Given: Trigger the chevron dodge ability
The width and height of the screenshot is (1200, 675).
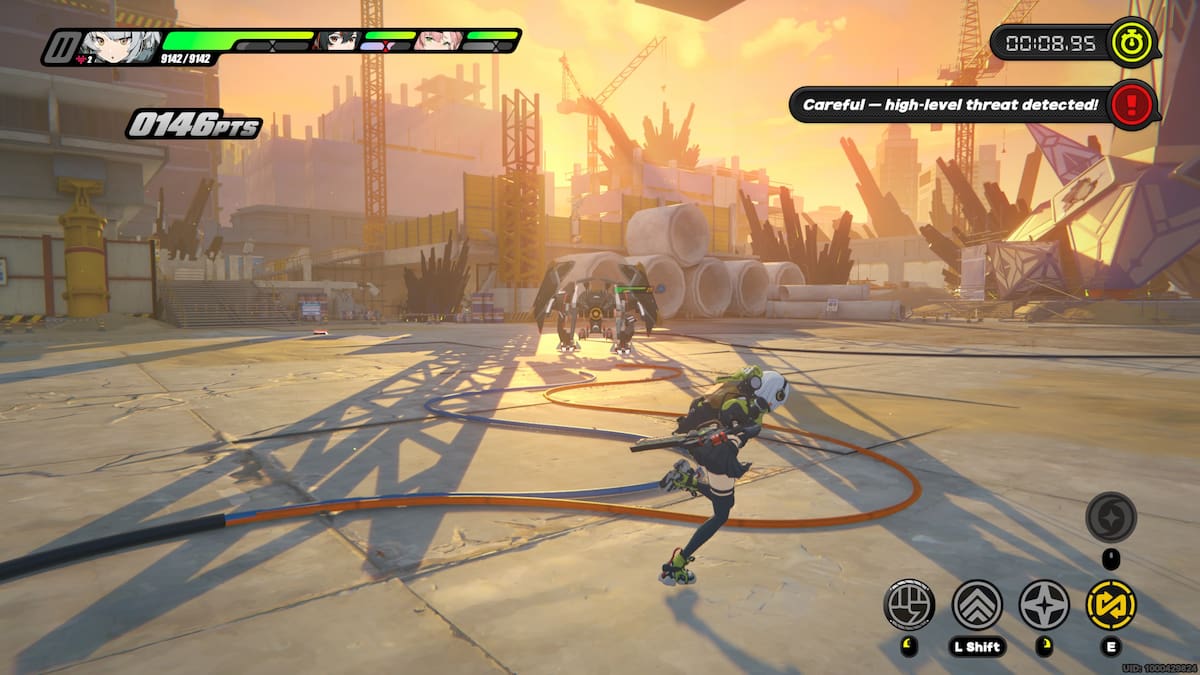Looking at the screenshot, I should (x=977, y=605).
